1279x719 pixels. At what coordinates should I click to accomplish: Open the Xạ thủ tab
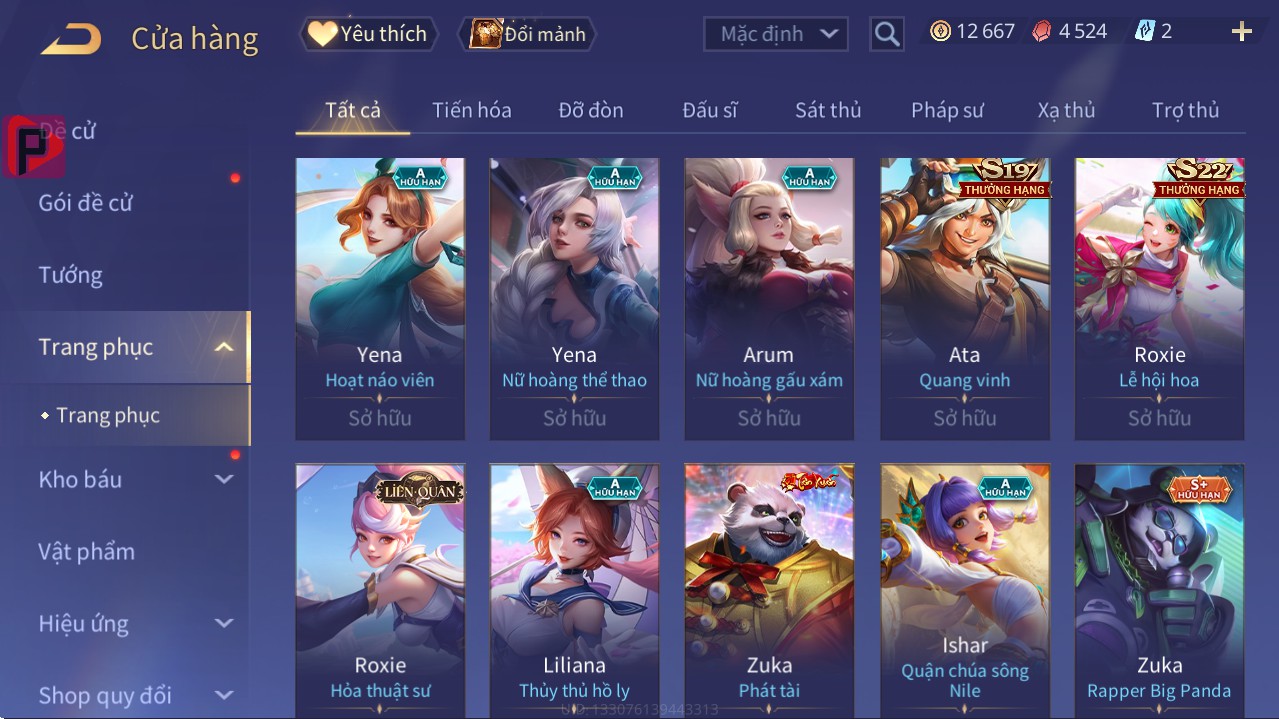tap(1066, 110)
